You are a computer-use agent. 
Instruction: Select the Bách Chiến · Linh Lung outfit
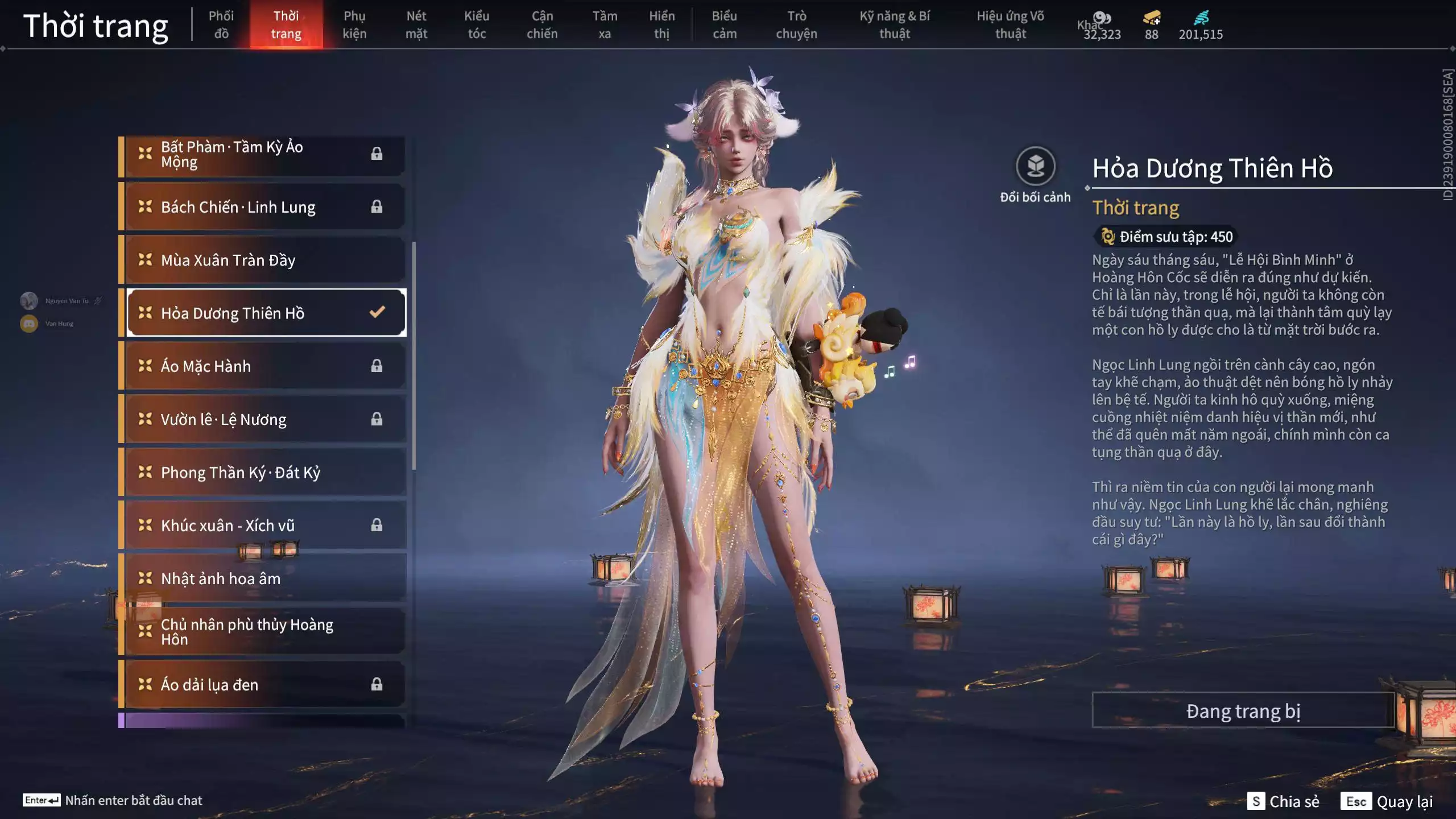point(265,207)
